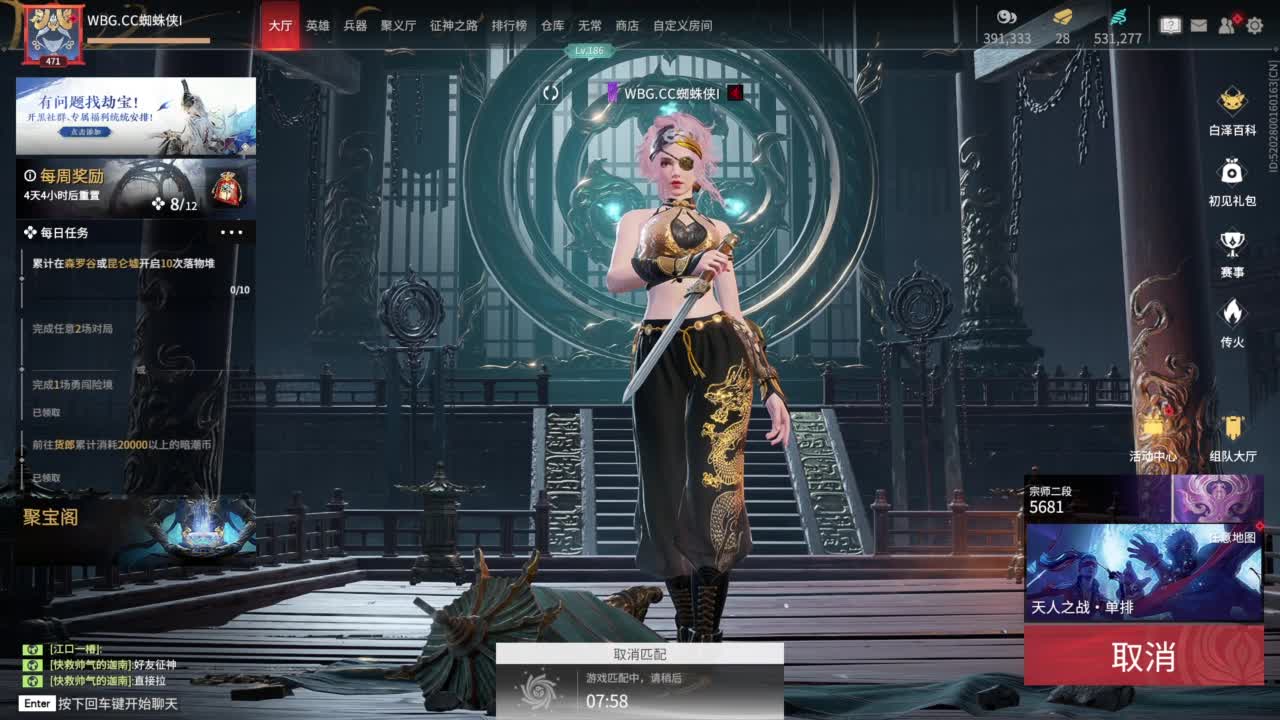Open the 白泽百科 encyclopedia
This screenshot has width=1280, height=720.
click(x=1232, y=110)
